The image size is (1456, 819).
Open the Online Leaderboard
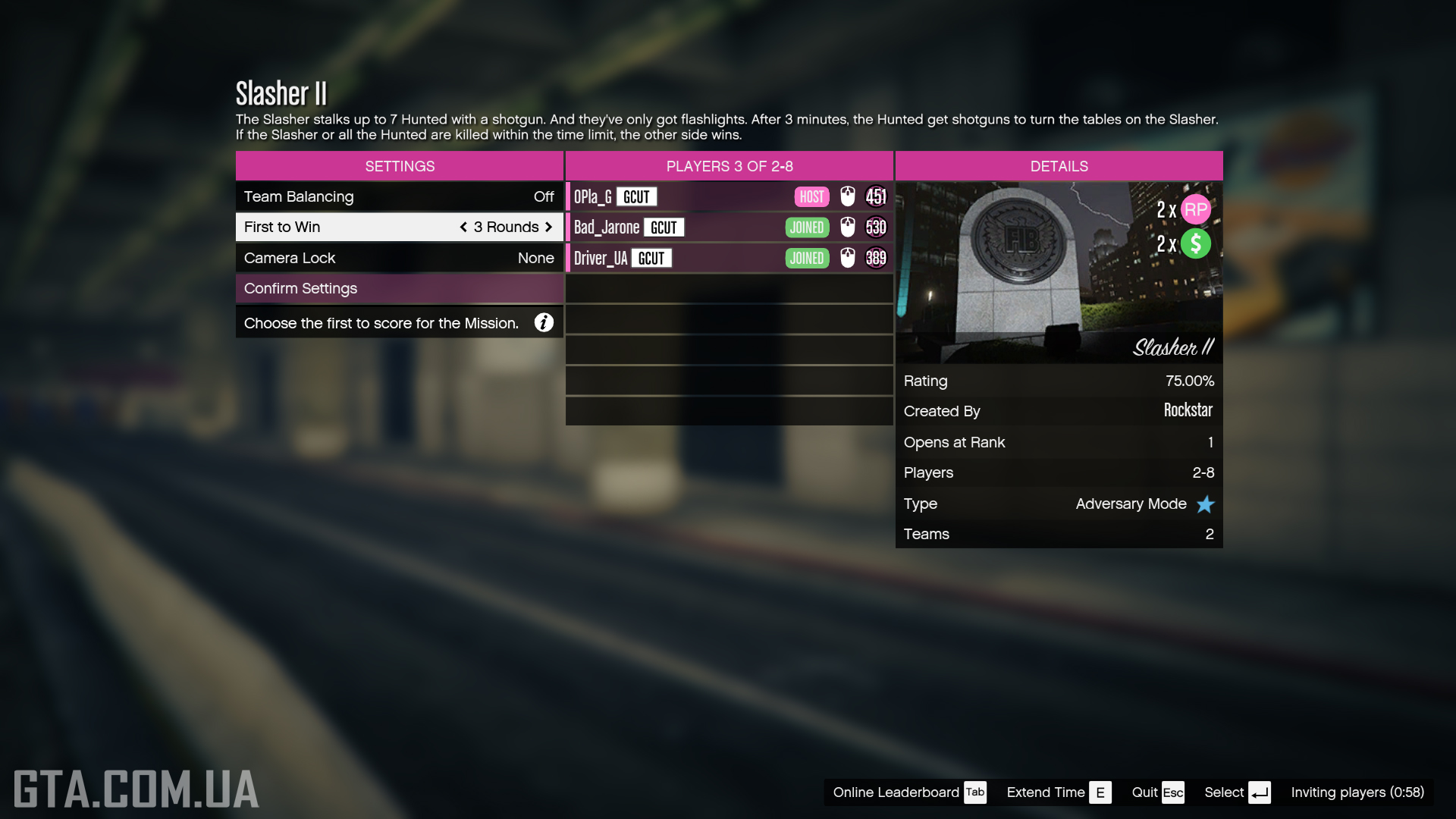click(x=908, y=792)
